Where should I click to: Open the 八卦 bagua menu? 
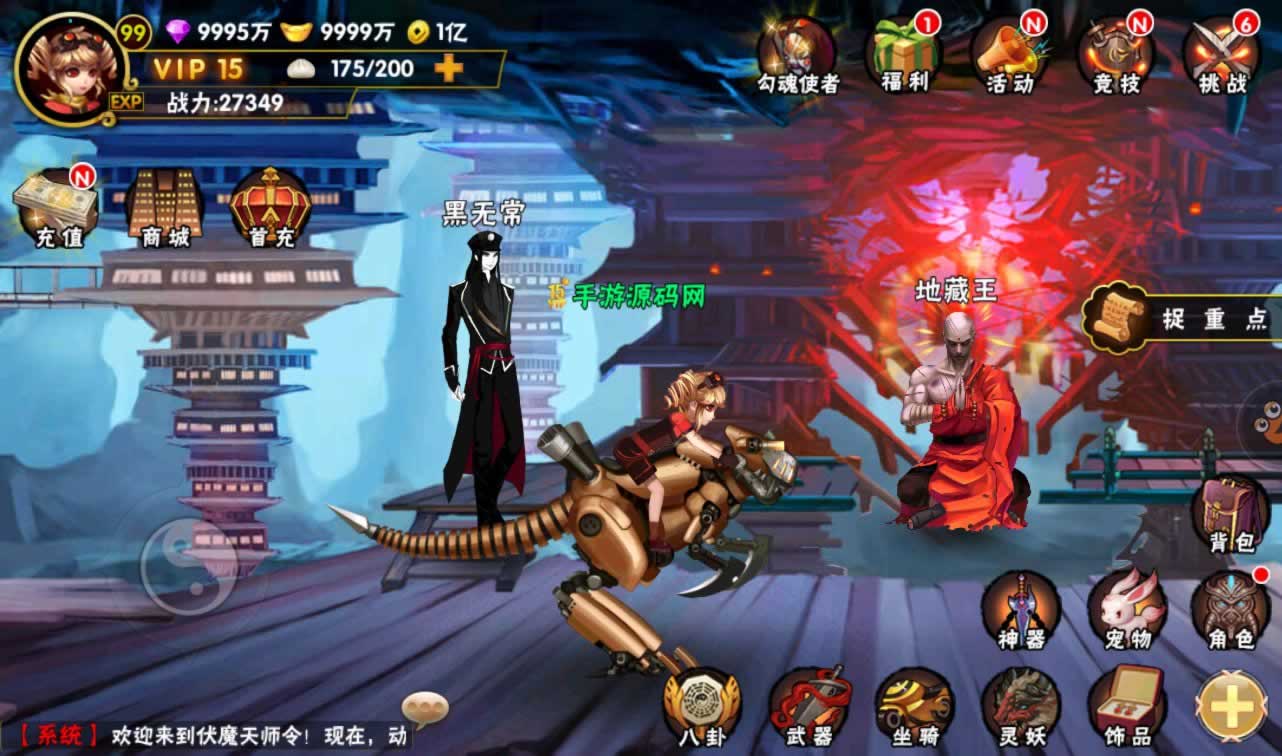[702, 707]
